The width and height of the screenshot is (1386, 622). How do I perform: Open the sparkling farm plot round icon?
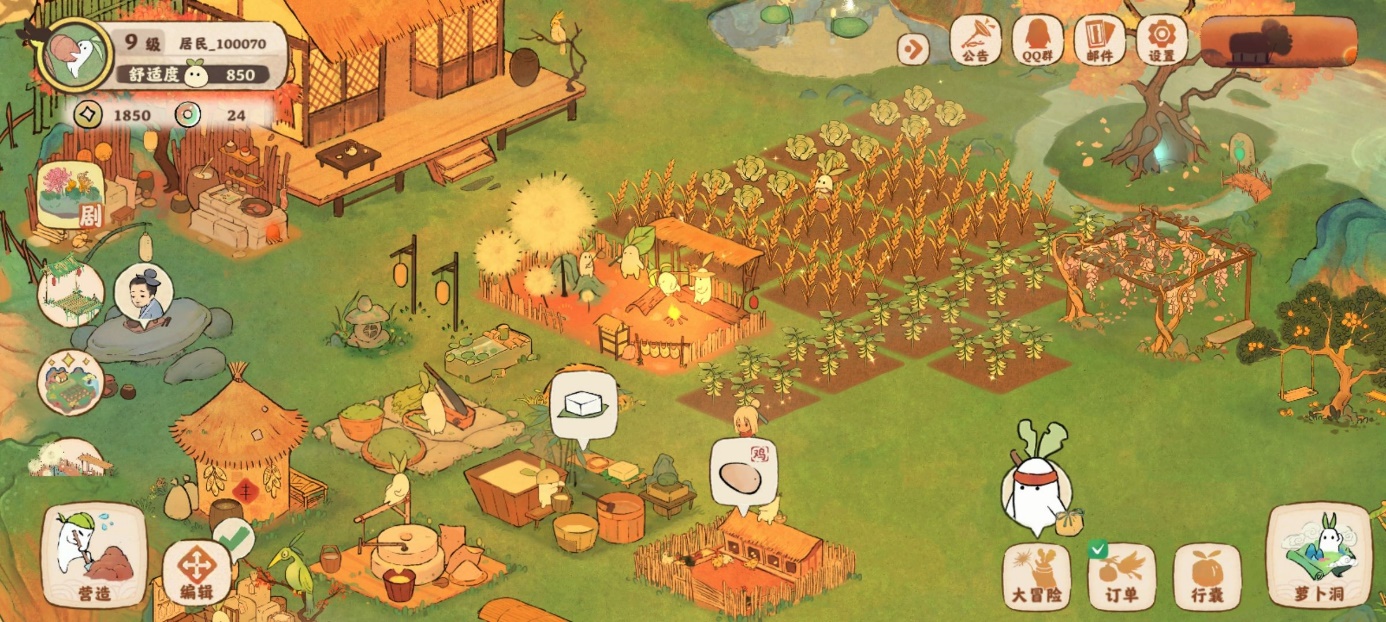(70, 381)
